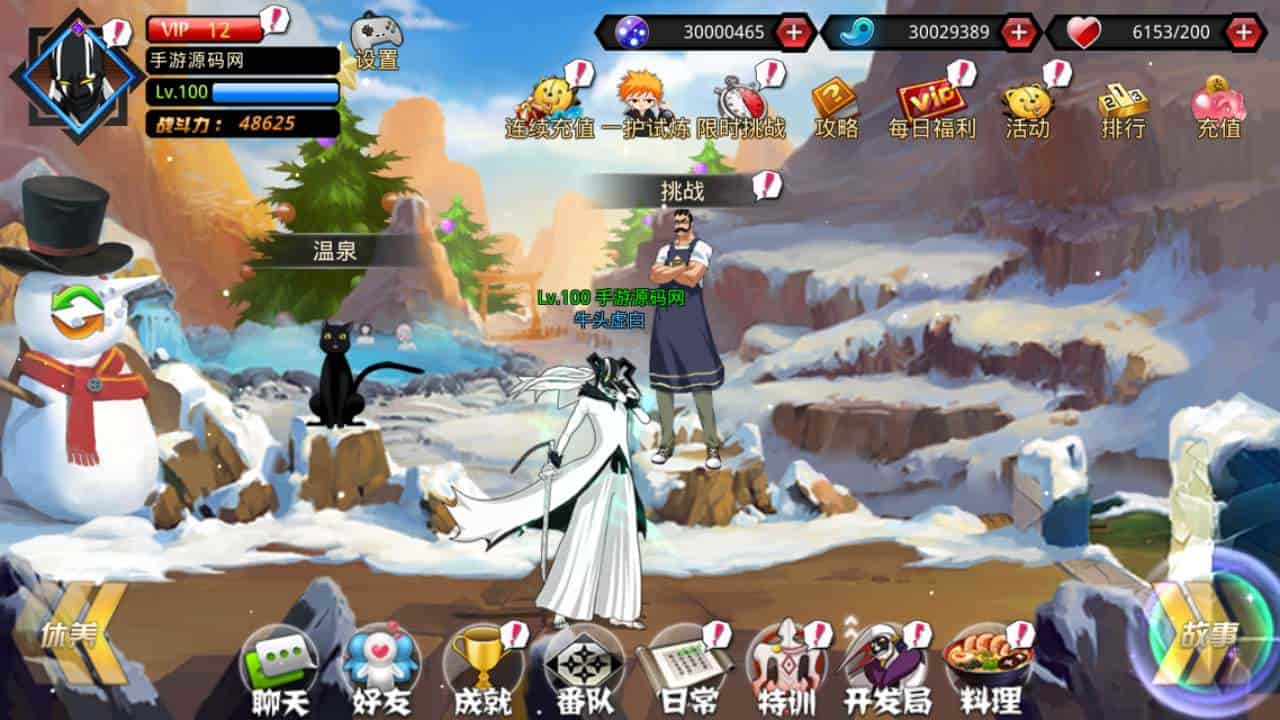This screenshot has width=1280, height=720.
Task: Open 每日福利 daily VIP rewards
Action: (931, 104)
